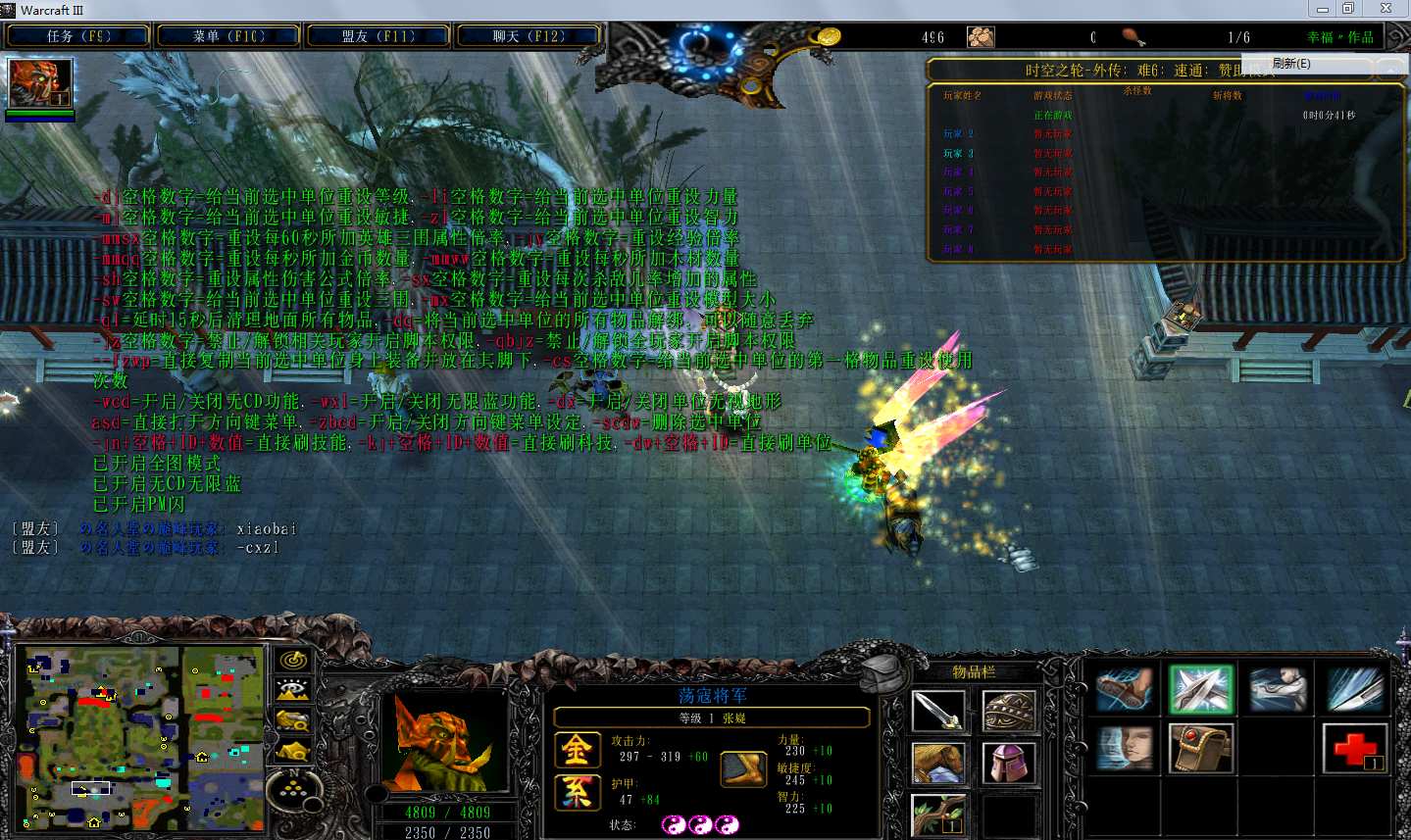Select the sword item in inventory
This screenshot has width=1411, height=840.
[x=938, y=713]
